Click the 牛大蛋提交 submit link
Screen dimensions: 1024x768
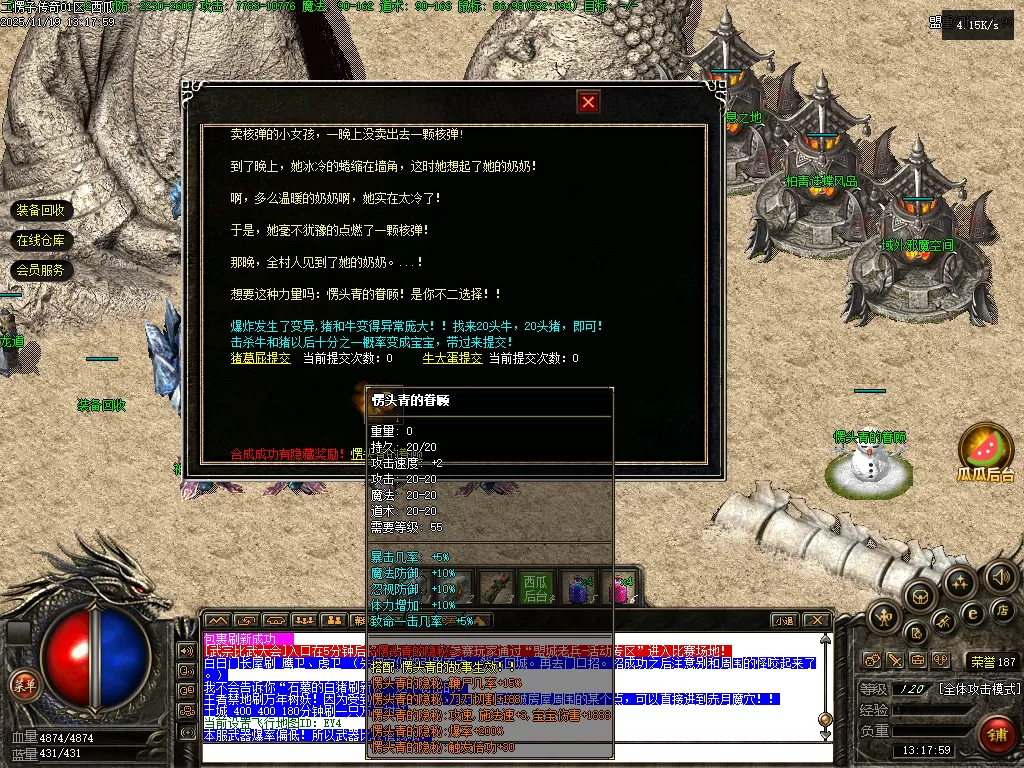pos(452,358)
